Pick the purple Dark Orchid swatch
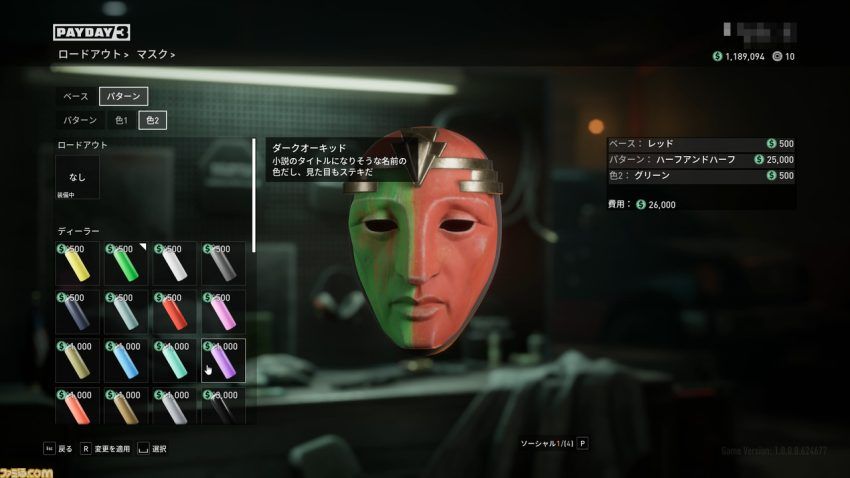This screenshot has width=850, height=478. pyautogui.click(x=222, y=360)
